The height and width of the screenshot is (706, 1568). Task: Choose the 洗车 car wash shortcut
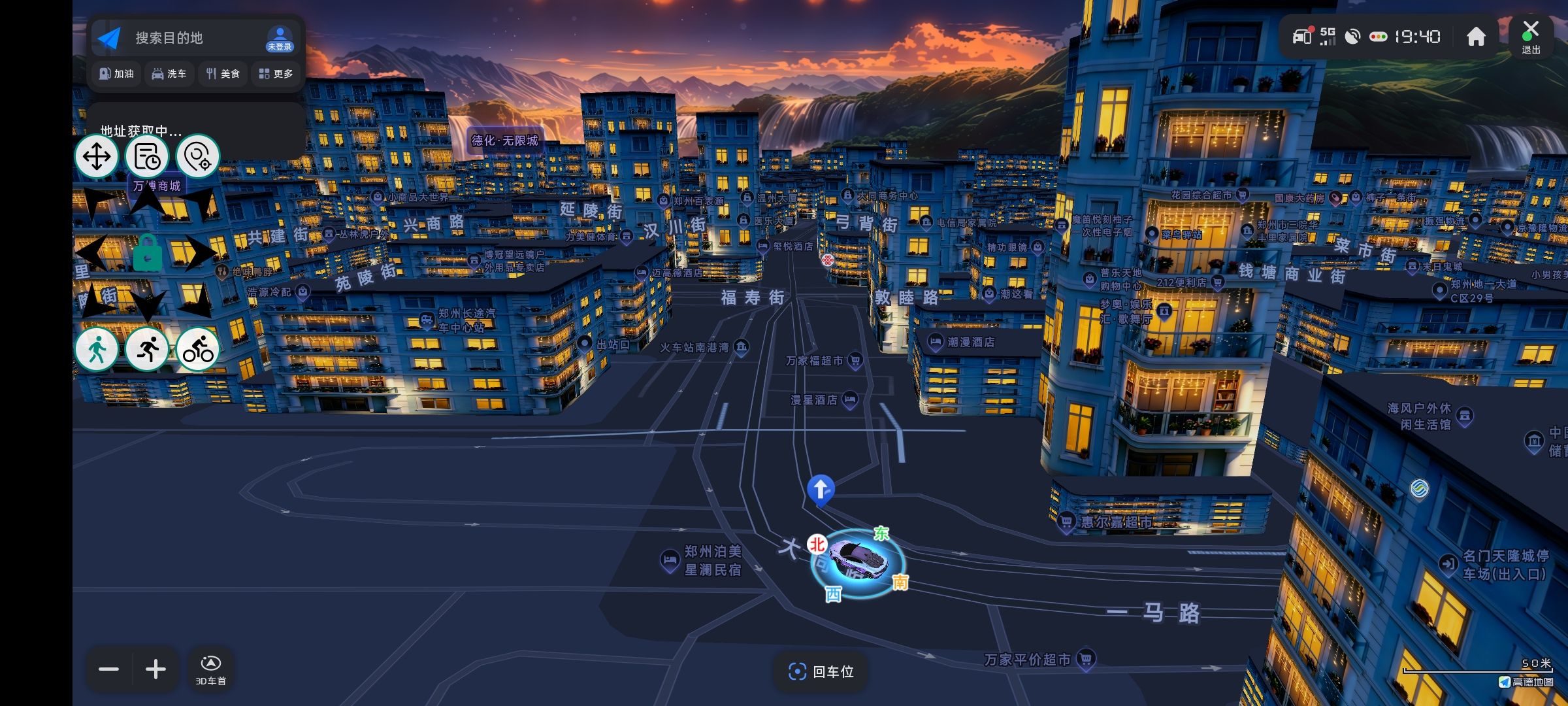coord(169,74)
